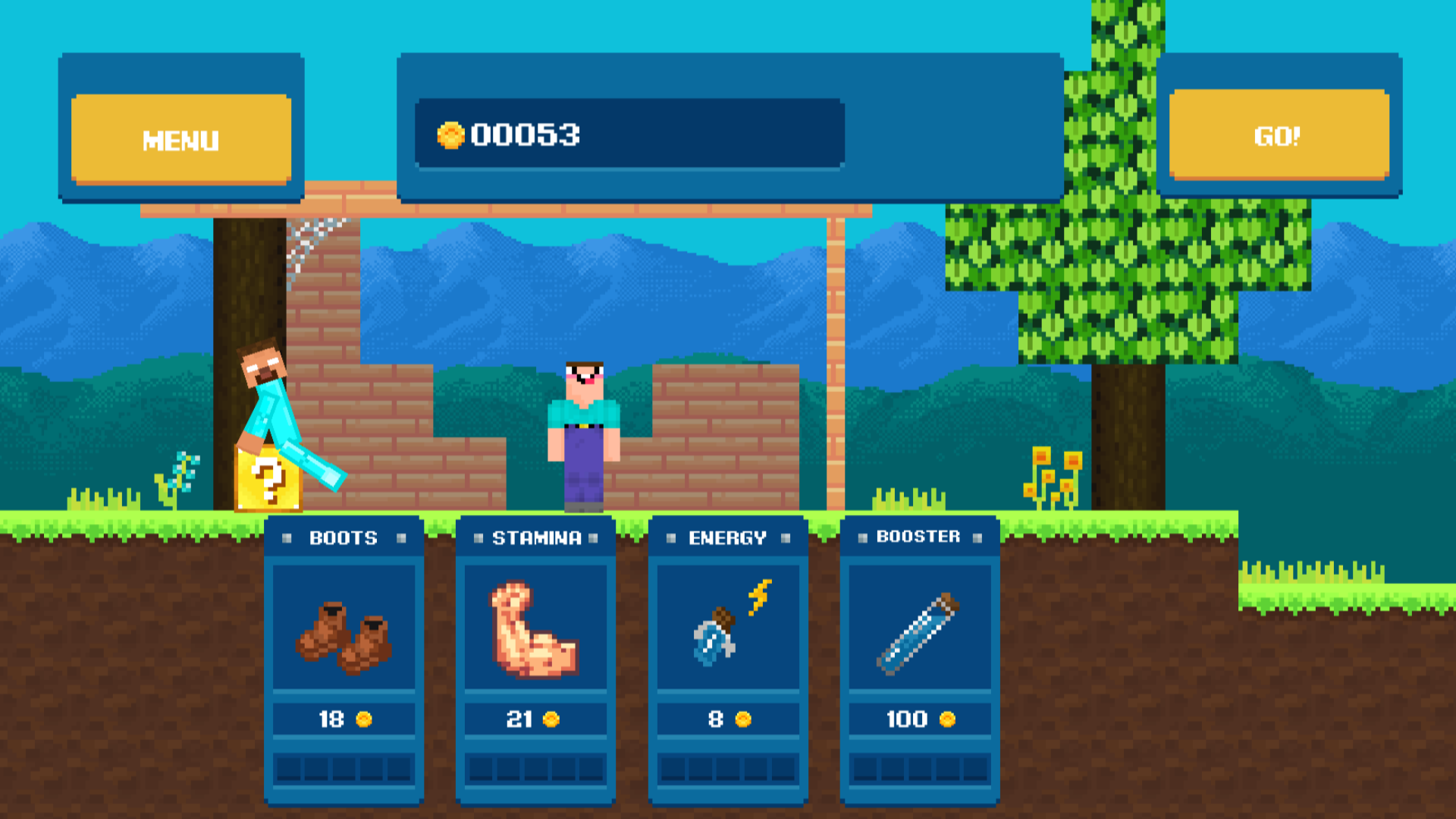Click the Booster upgrade level indicator
The image size is (1456, 819).
(920, 767)
